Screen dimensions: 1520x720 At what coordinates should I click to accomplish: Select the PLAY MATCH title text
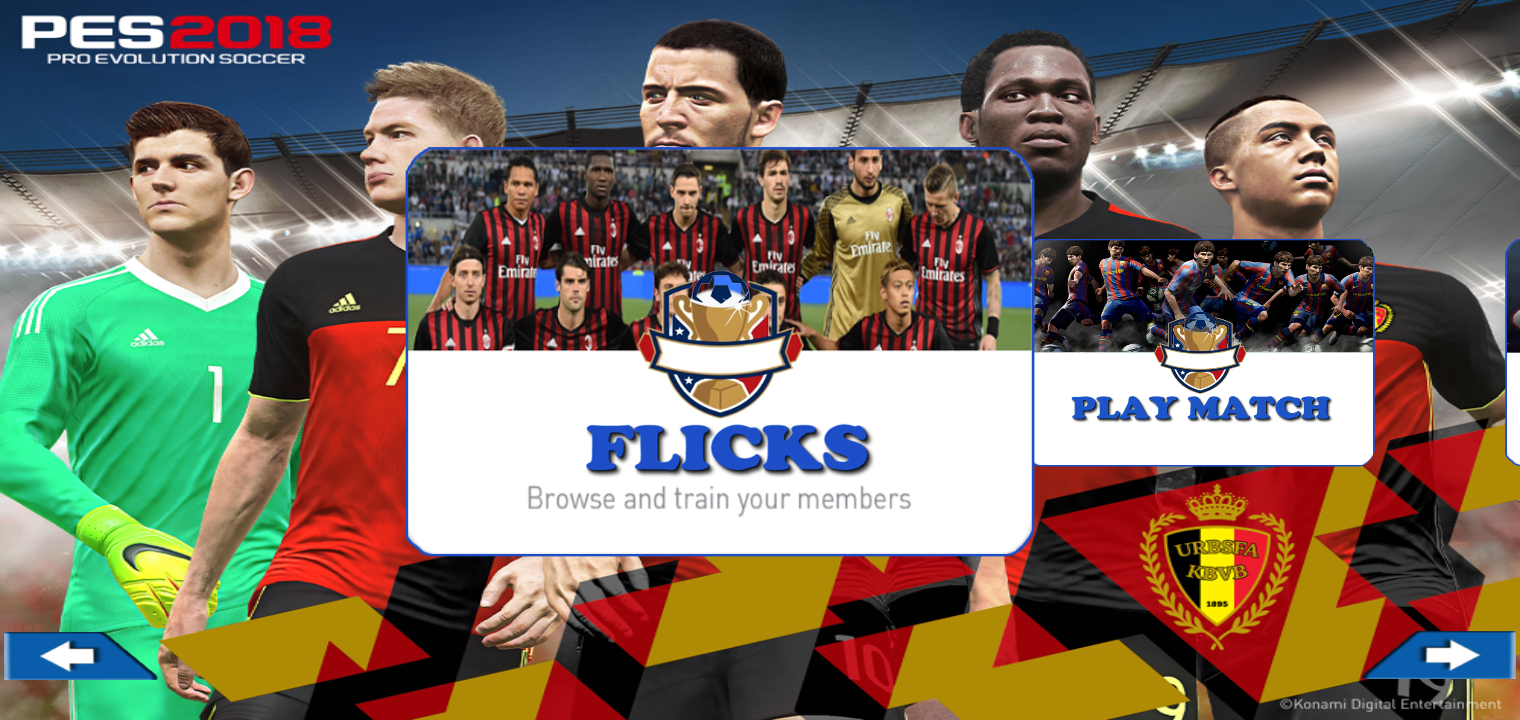[x=1200, y=408]
